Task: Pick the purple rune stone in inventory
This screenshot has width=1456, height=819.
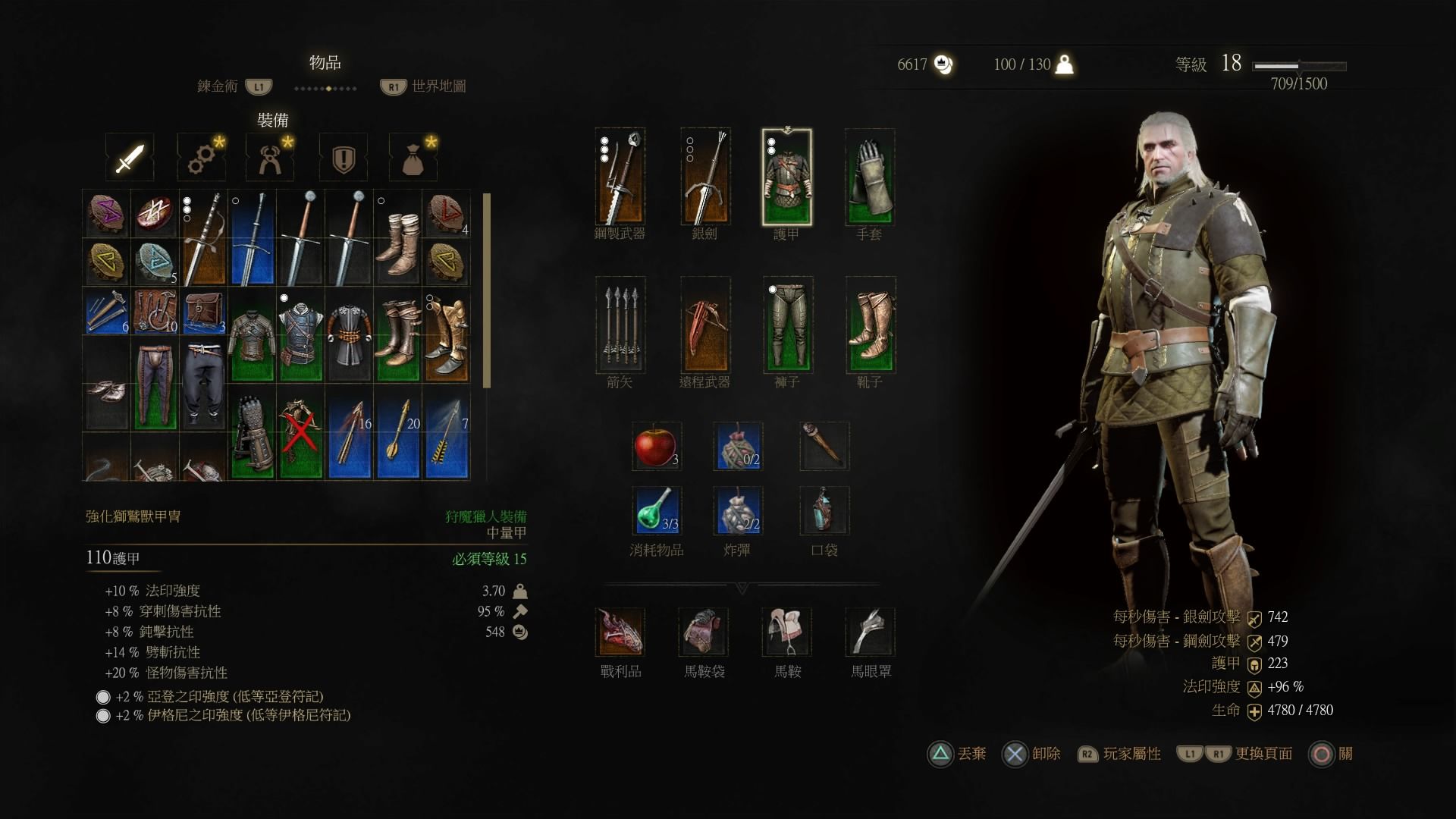Action: (x=105, y=213)
